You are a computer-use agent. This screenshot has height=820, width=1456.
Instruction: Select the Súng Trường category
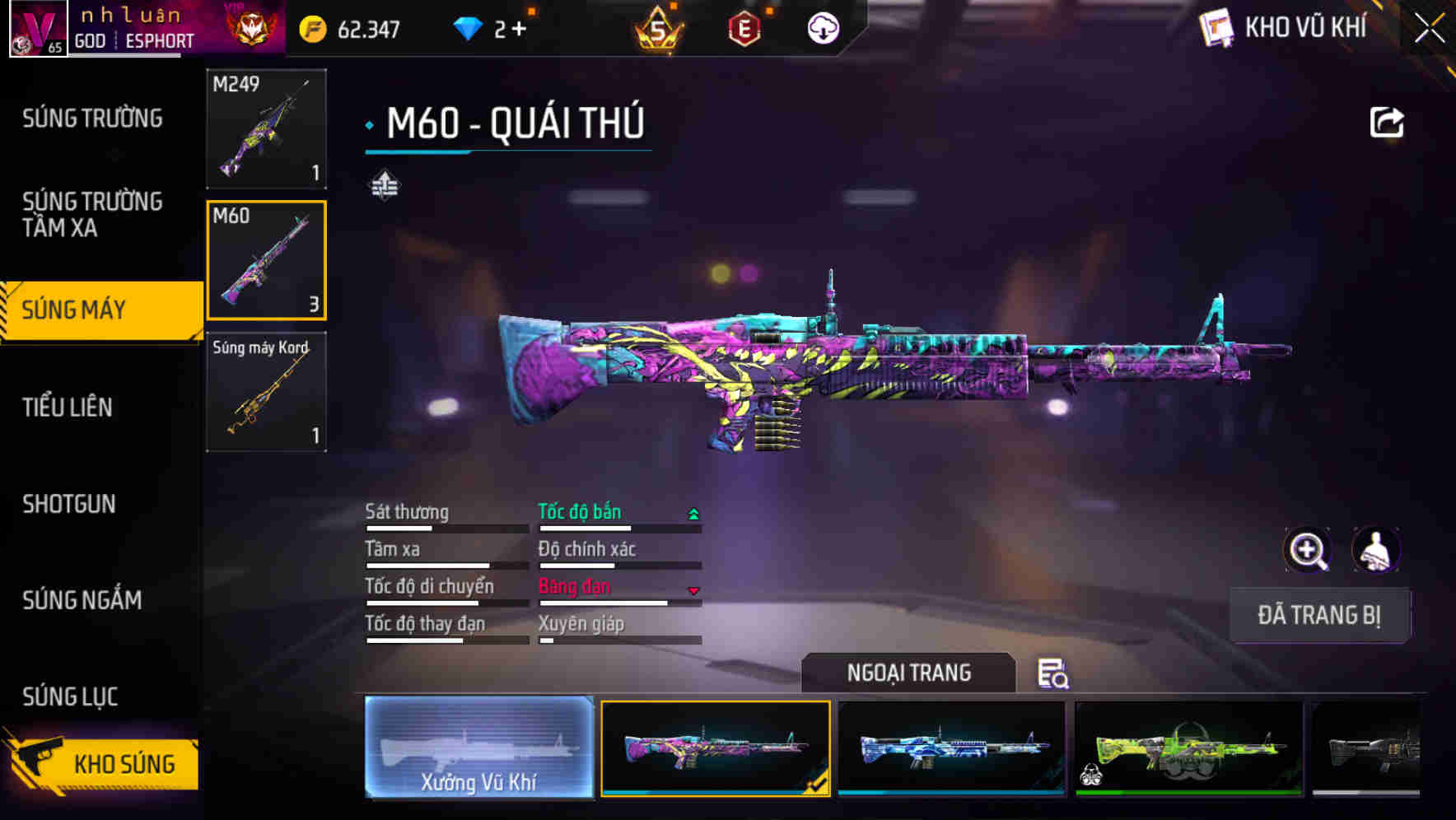coord(92,119)
